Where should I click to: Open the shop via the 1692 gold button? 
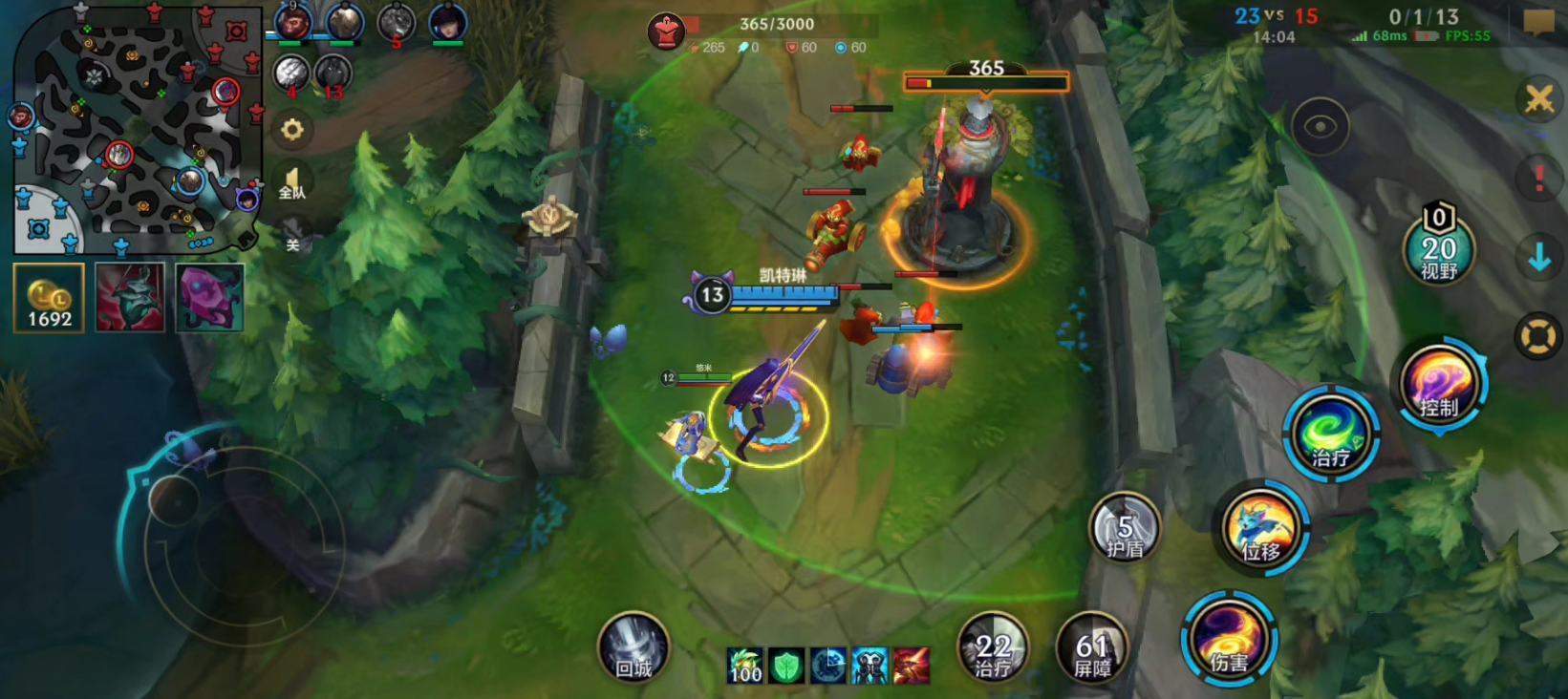coord(49,299)
